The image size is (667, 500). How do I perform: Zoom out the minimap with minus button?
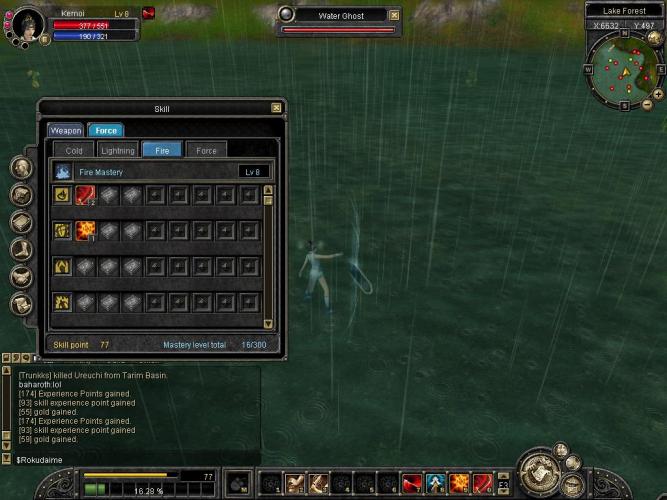(x=646, y=105)
